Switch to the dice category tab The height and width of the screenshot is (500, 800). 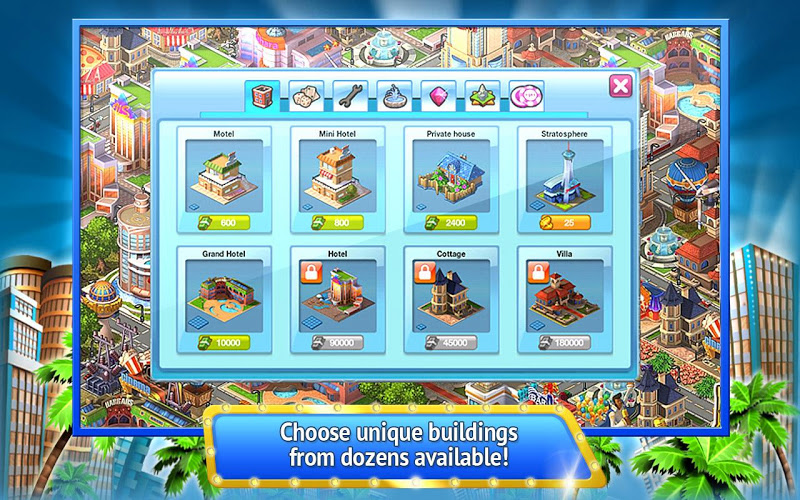click(x=306, y=97)
